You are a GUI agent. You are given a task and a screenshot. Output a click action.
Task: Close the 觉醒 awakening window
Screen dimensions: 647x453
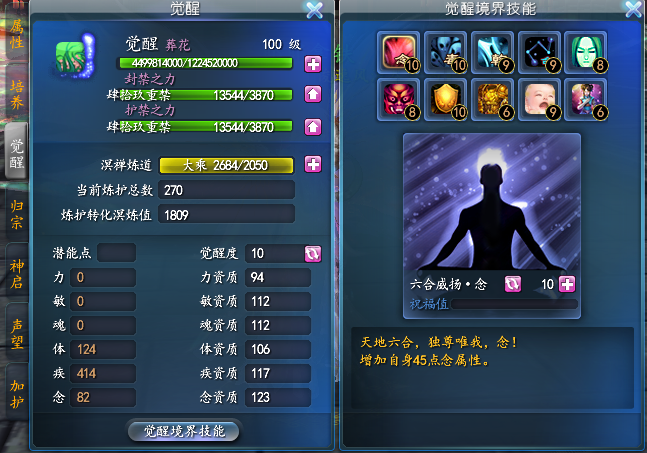(x=314, y=10)
